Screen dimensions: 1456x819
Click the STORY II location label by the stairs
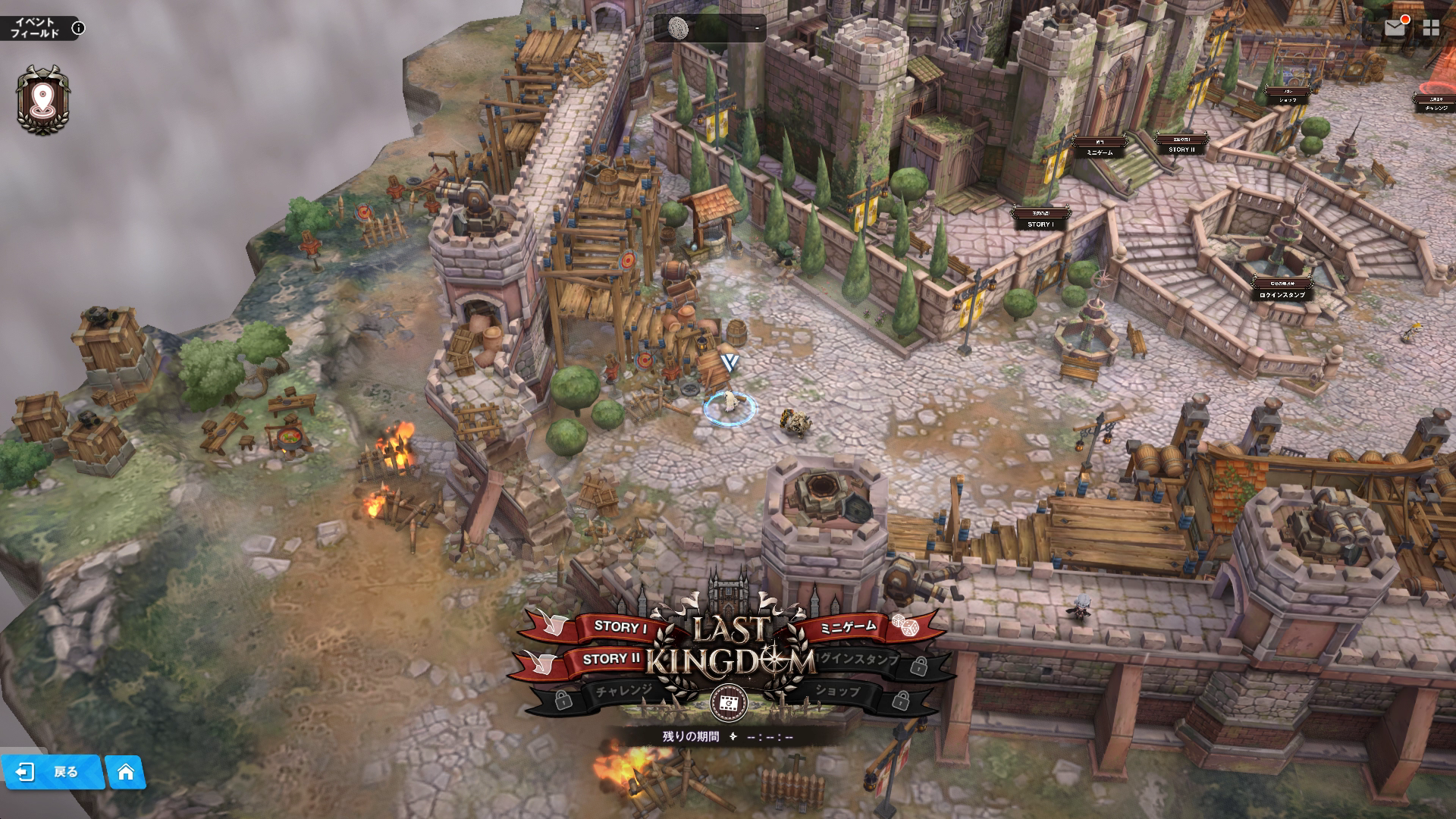[1181, 149]
